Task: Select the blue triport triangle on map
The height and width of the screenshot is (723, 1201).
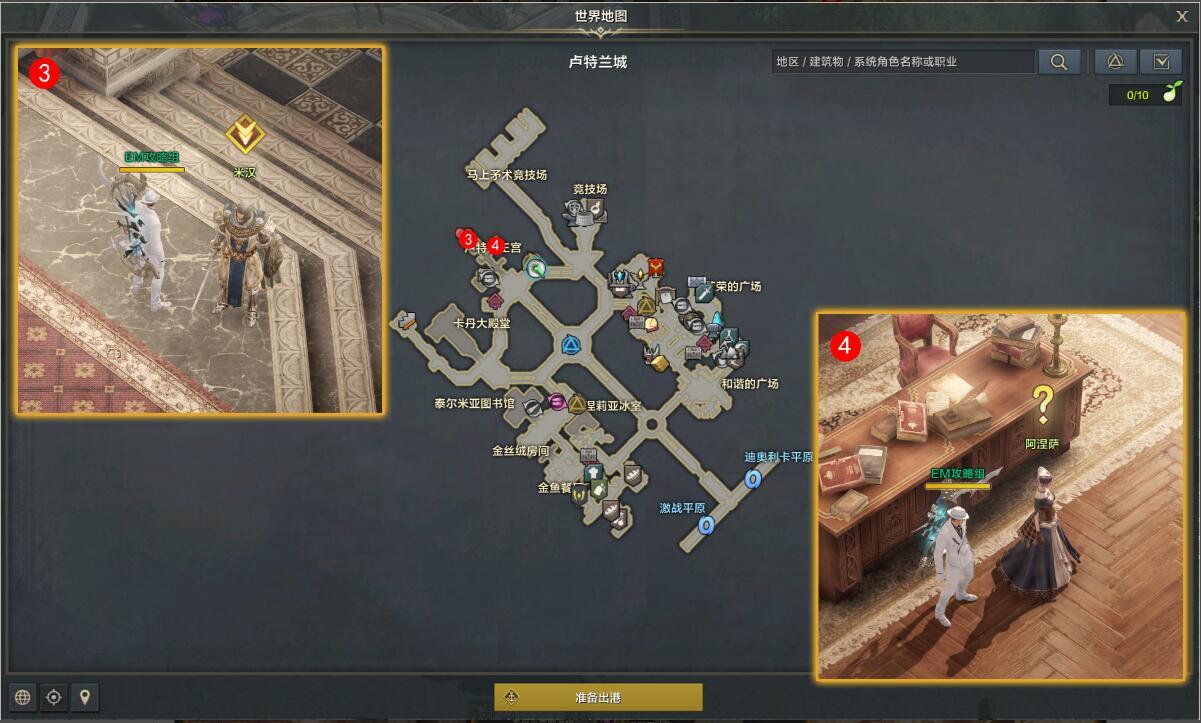Action: (x=571, y=346)
